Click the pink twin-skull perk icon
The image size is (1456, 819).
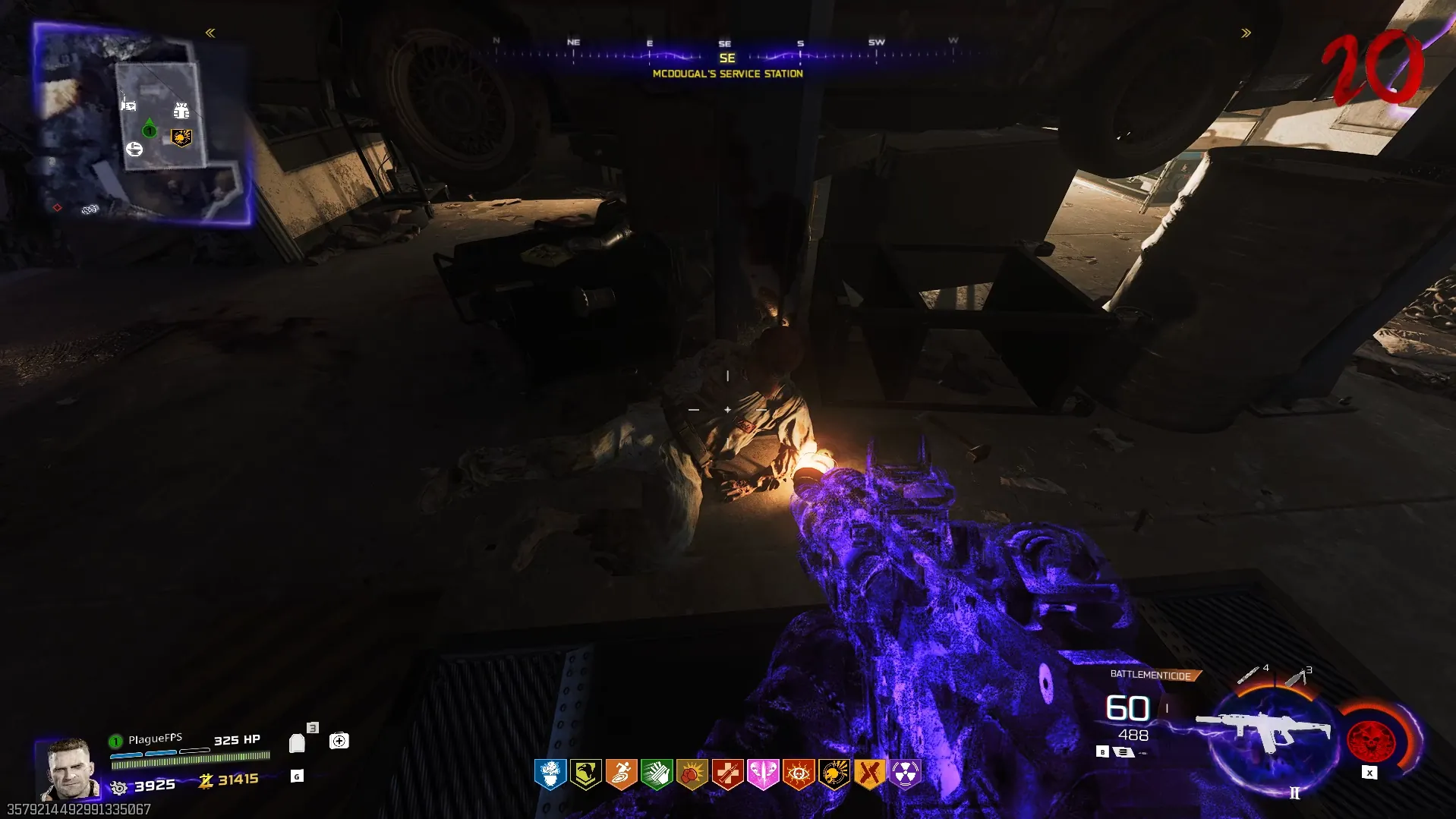[763, 774]
